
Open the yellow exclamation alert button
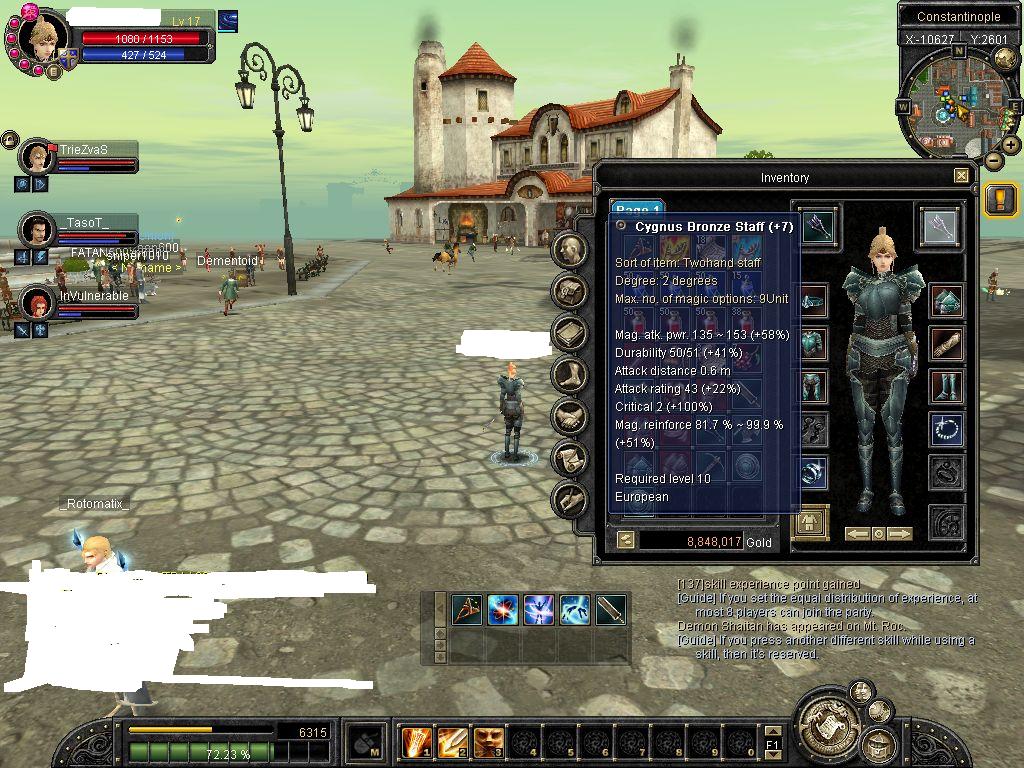pyautogui.click(x=999, y=199)
